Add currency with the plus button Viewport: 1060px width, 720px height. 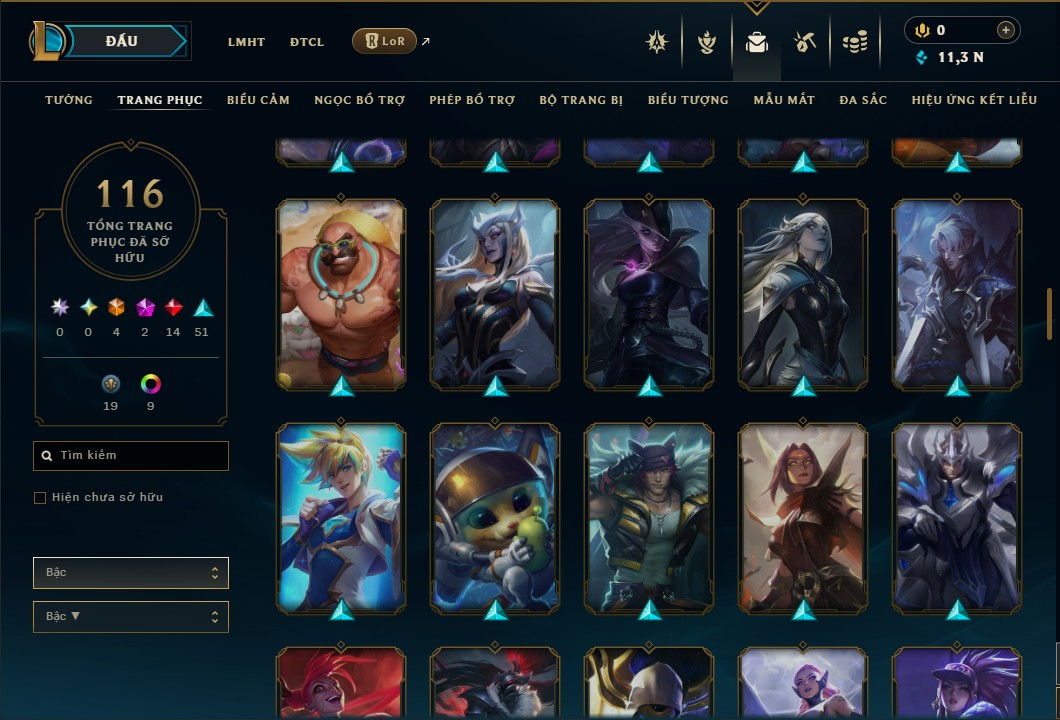click(x=1006, y=30)
